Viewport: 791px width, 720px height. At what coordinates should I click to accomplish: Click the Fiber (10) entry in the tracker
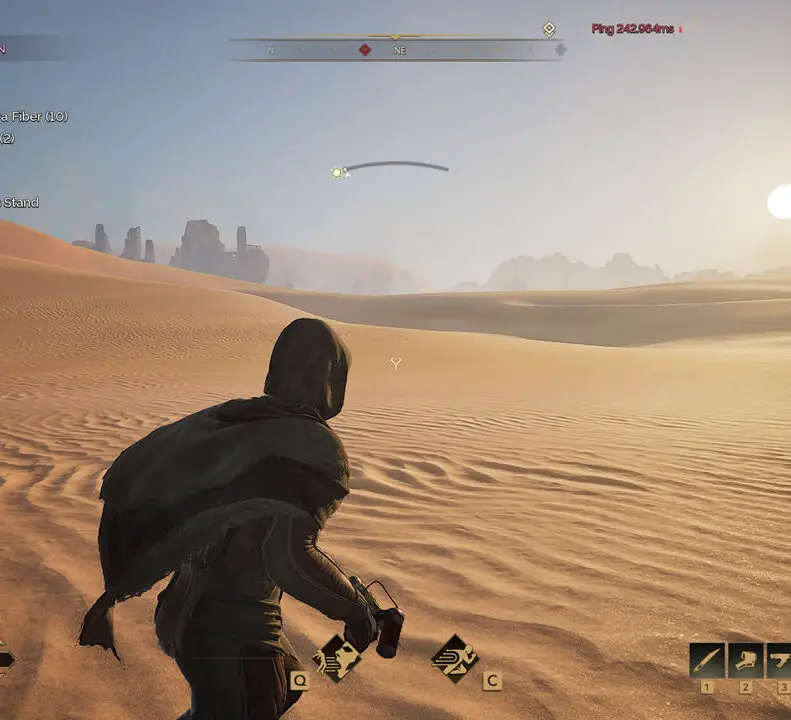35,116
